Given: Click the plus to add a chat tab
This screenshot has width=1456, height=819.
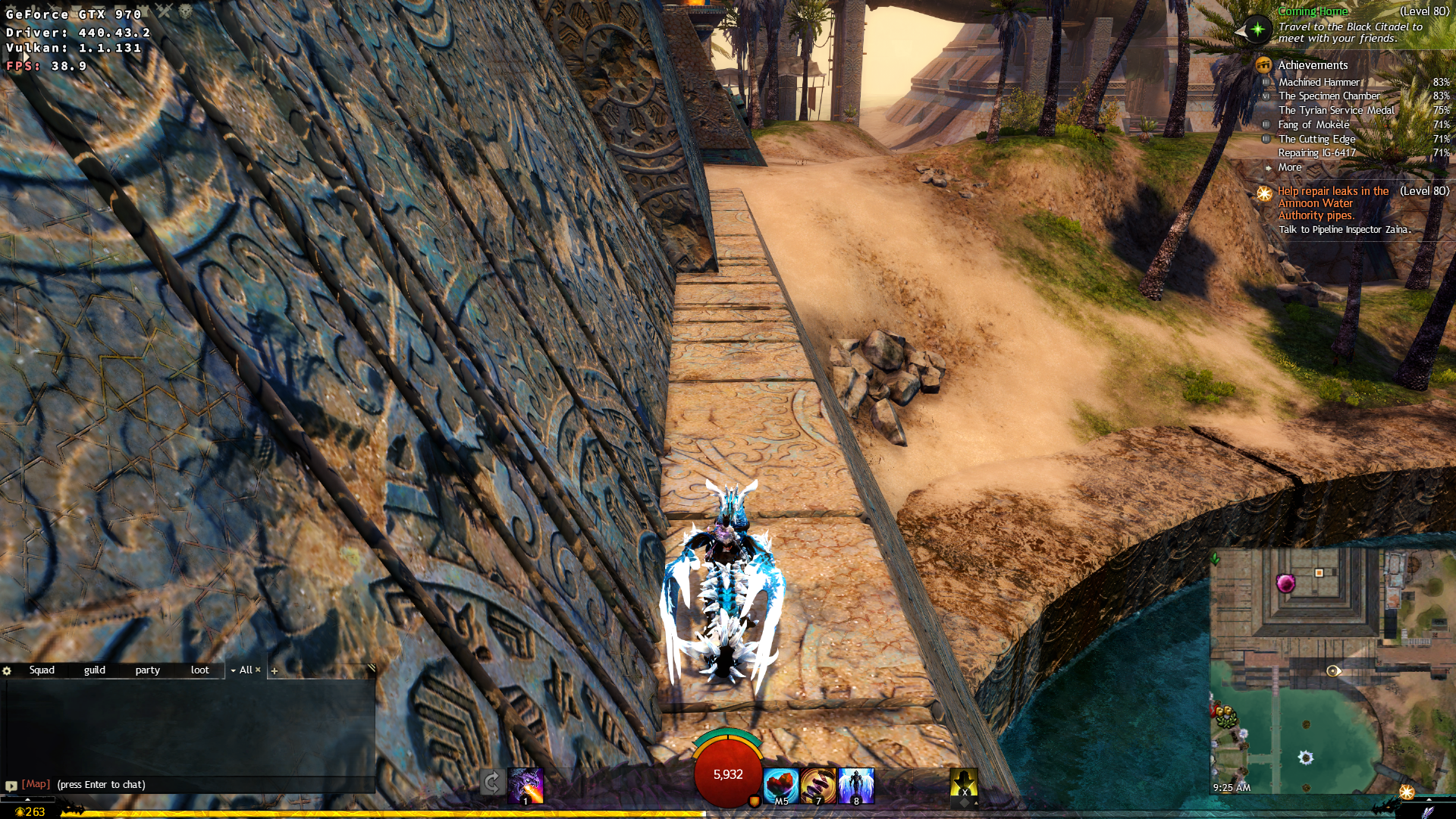Looking at the screenshot, I should click(275, 671).
